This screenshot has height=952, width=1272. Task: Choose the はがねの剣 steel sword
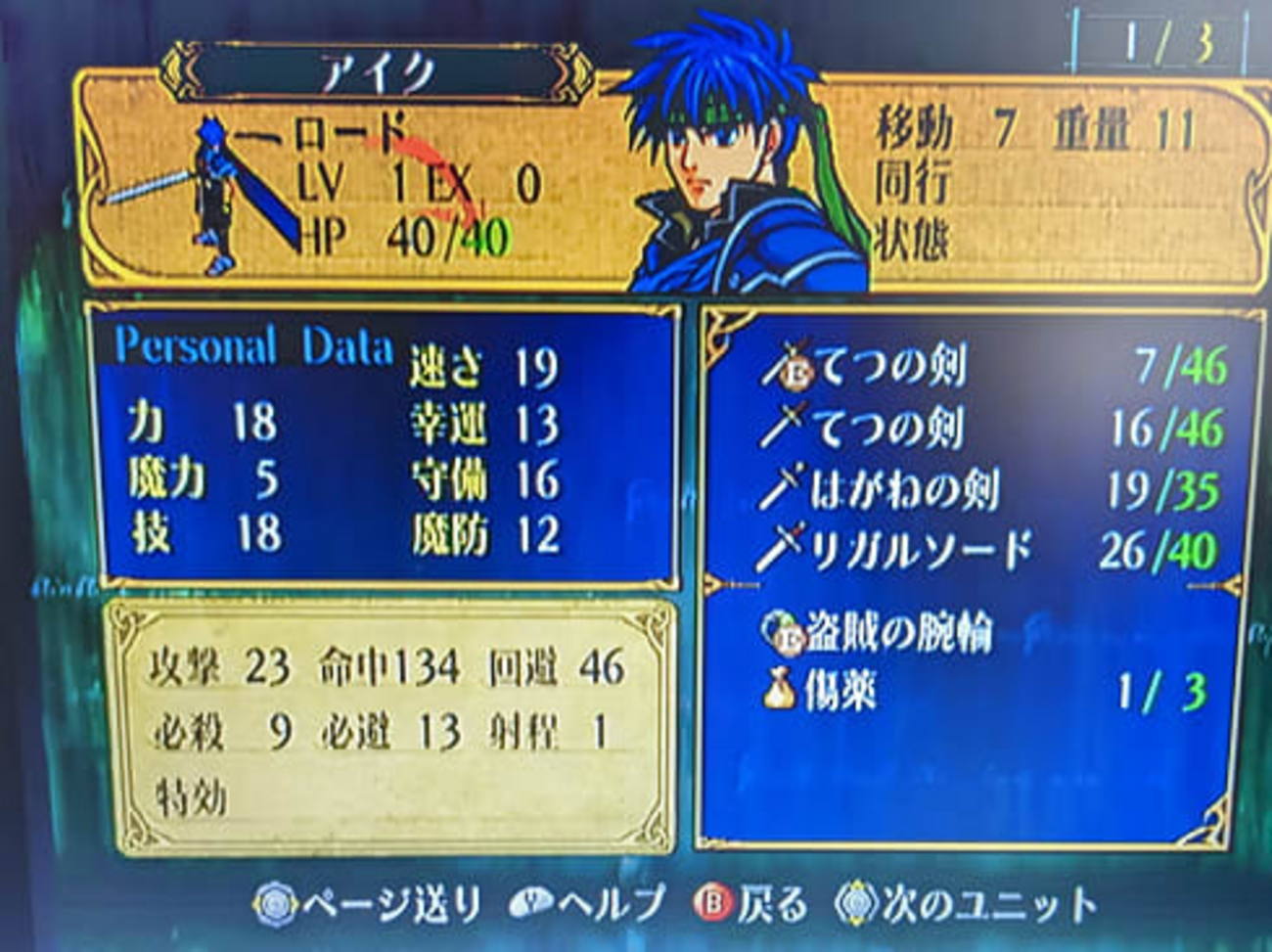tap(902, 490)
